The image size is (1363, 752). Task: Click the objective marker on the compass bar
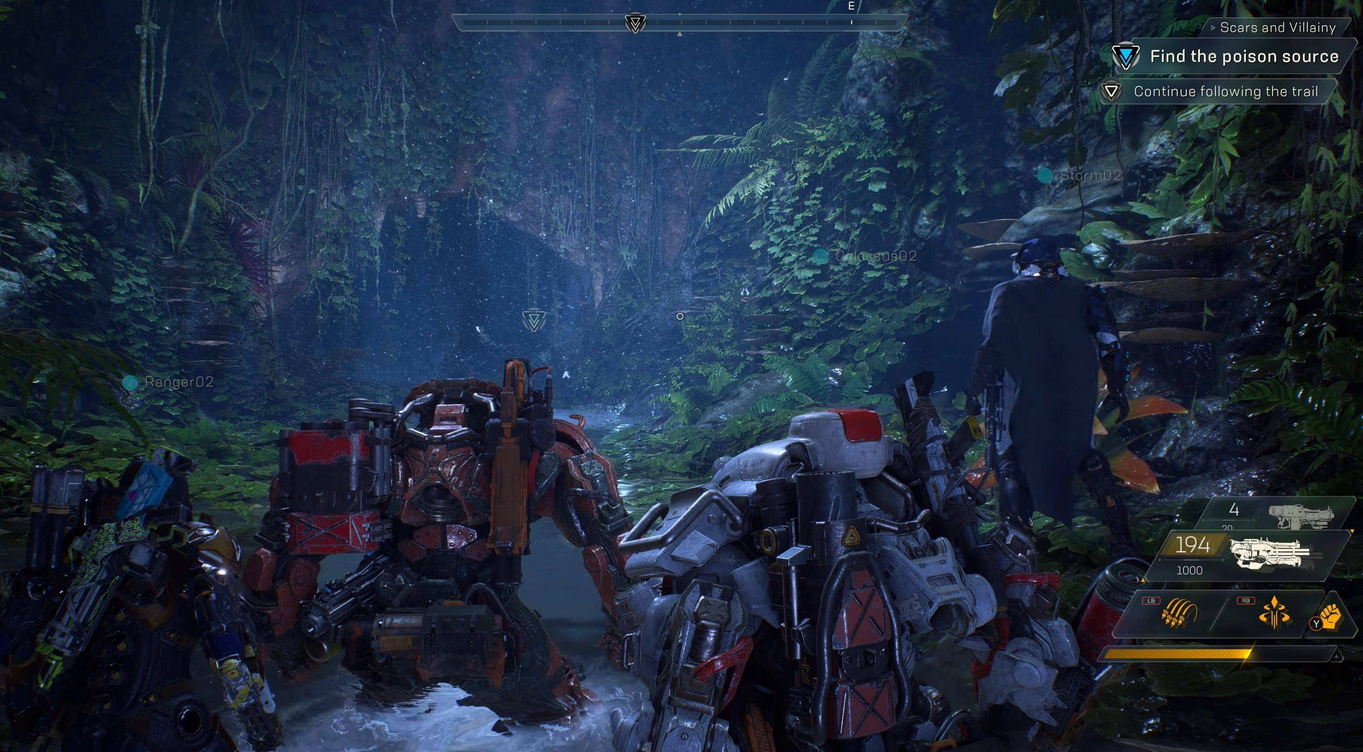coord(635,22)
